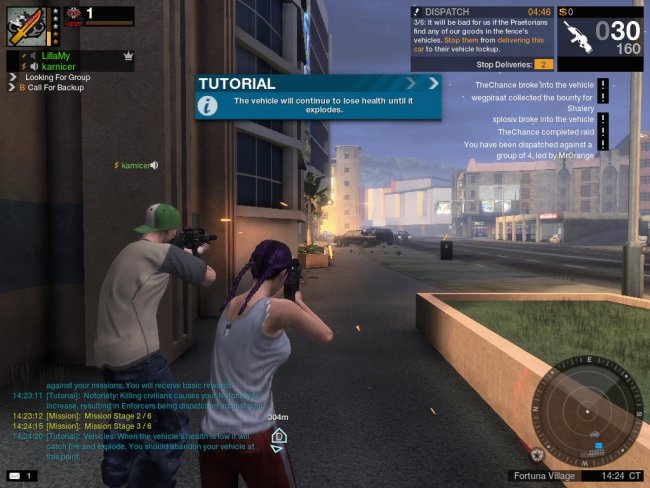650x488 pixels.
Task: Select group member karnicer in the team list
Action: pyautogui.click(x=59, y=67)
